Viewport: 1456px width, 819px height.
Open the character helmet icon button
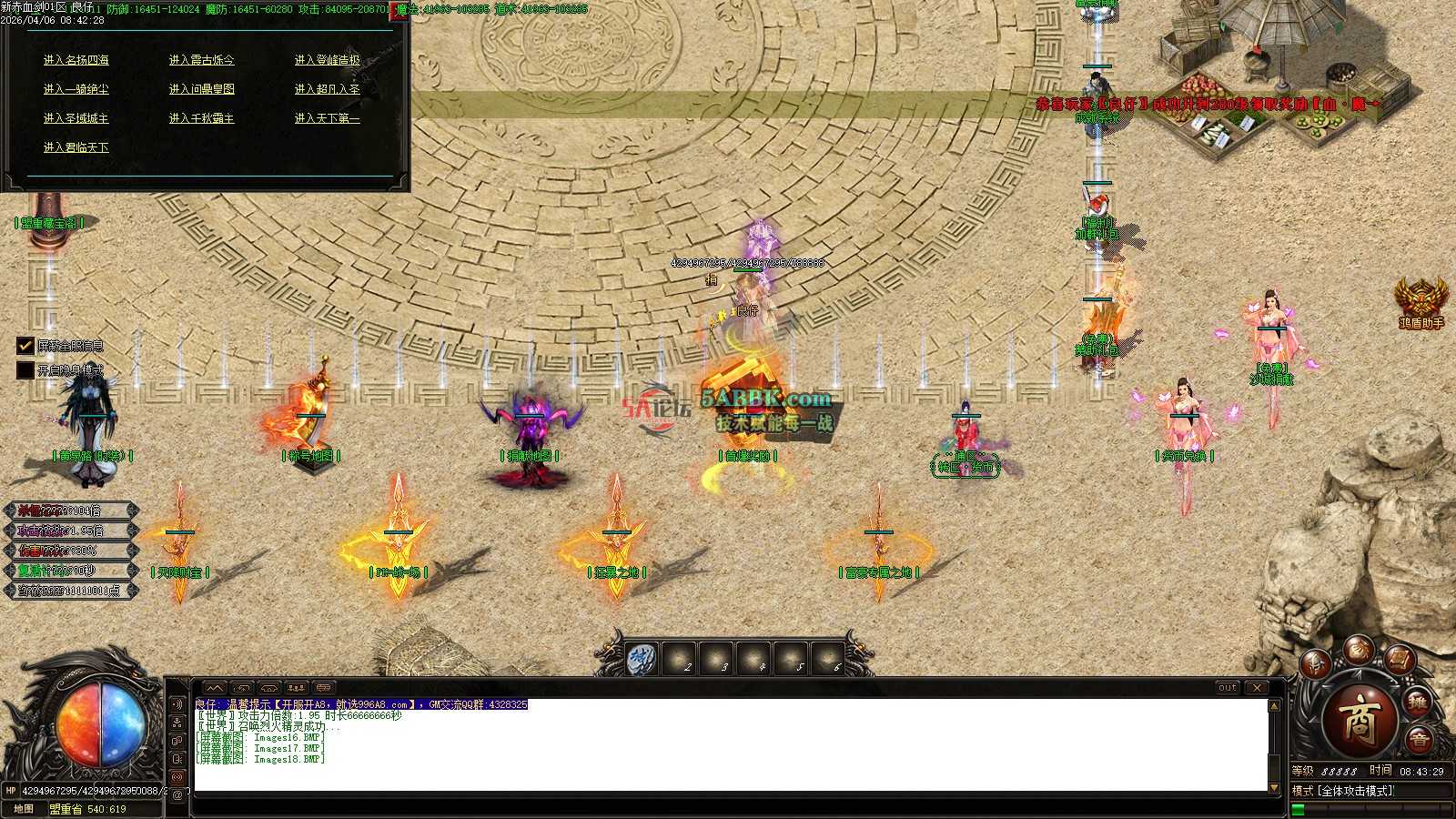[x=1316, y=664]
